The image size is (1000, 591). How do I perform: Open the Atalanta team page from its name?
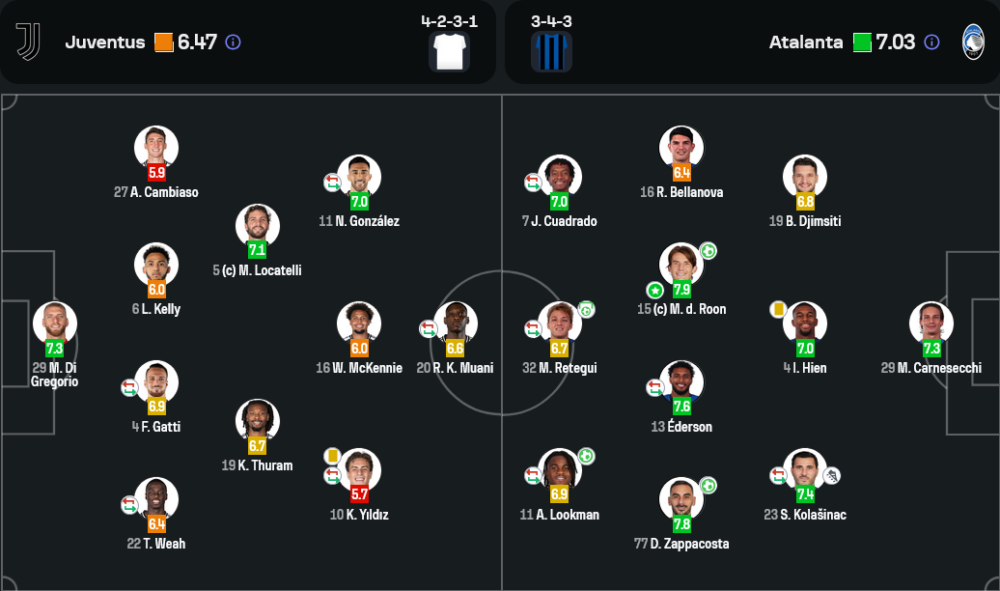click(x=807, y=42)
